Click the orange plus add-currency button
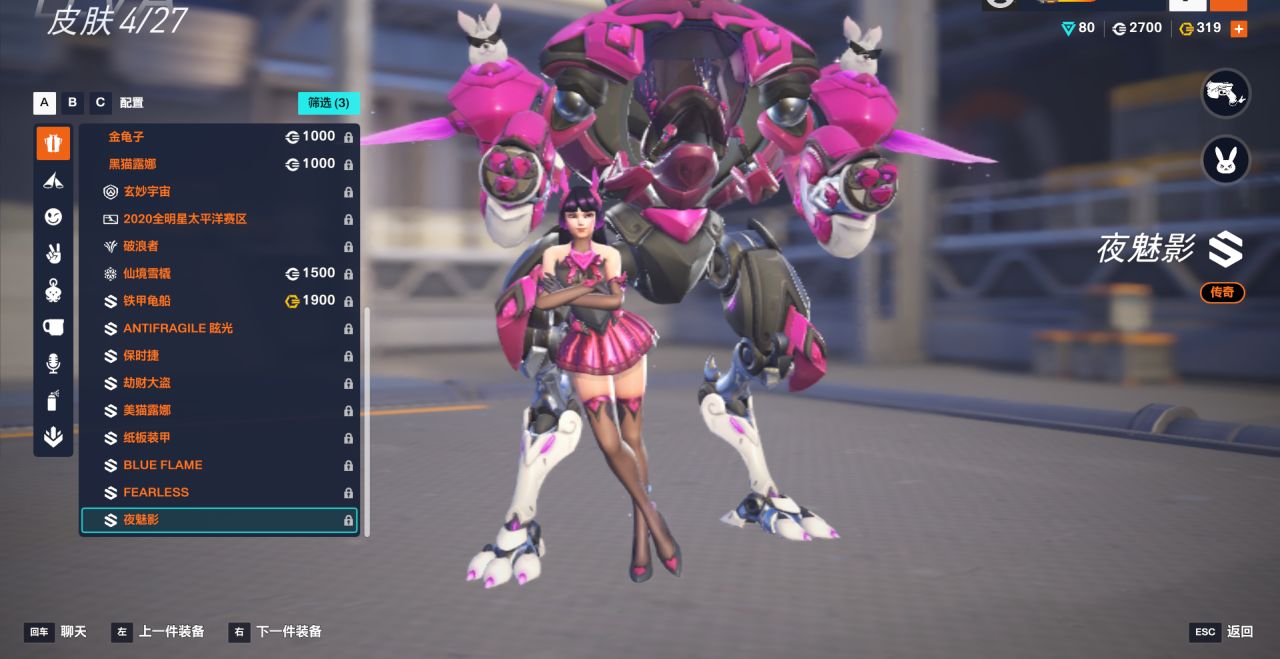1280x659 pixels. coord(1238,29)
